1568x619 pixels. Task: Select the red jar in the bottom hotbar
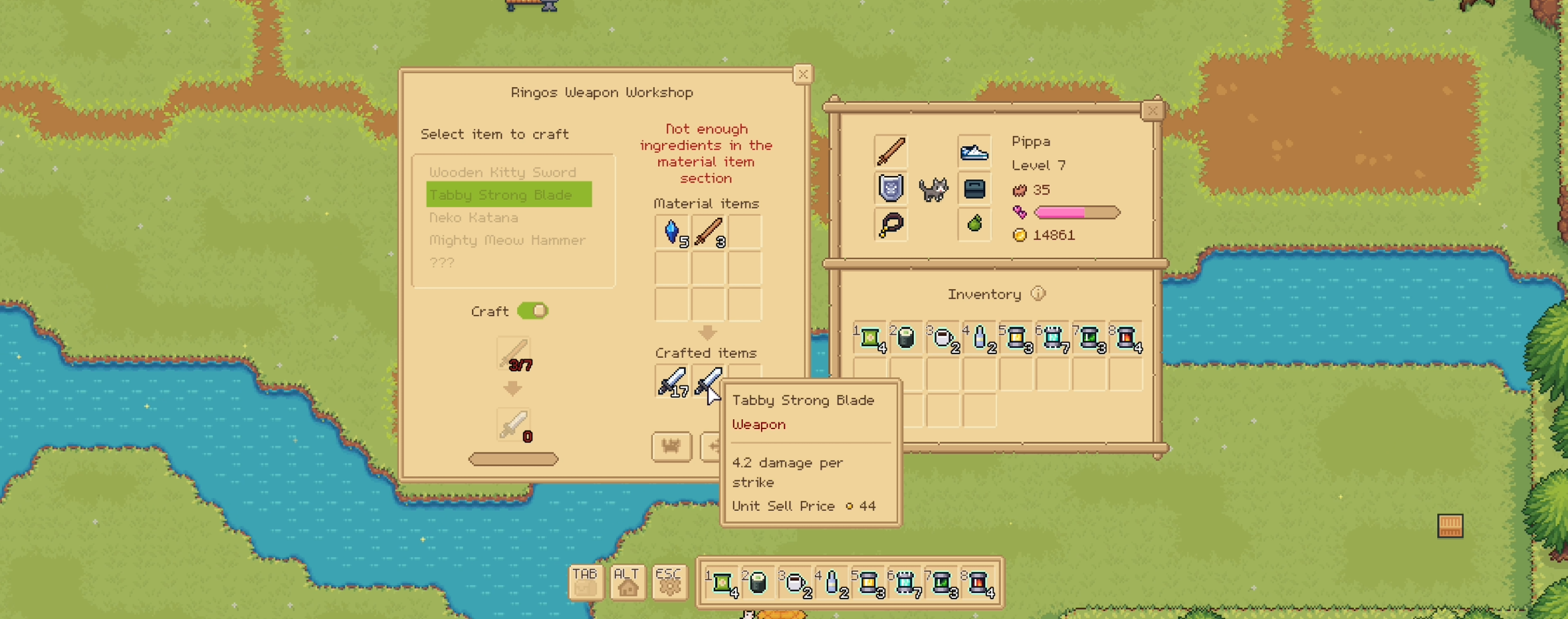pos(978,583)
